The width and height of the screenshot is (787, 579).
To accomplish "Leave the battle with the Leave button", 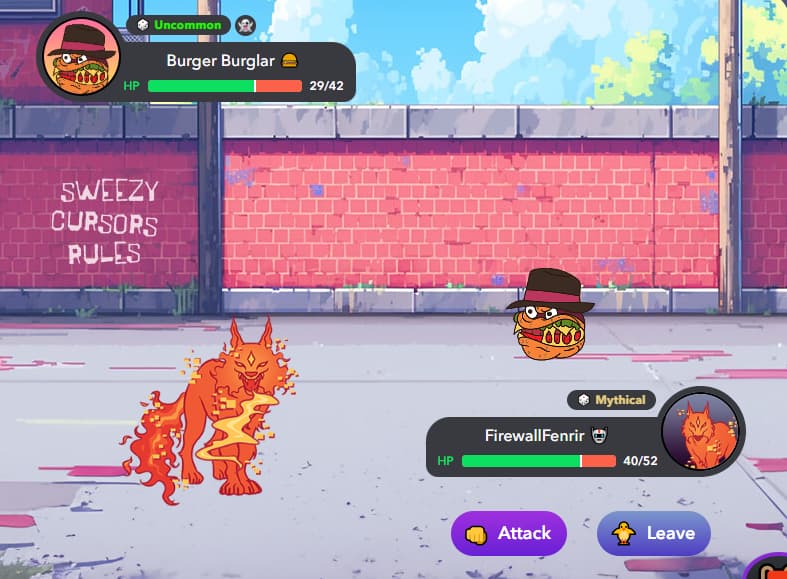I will [x=653, y=533].
